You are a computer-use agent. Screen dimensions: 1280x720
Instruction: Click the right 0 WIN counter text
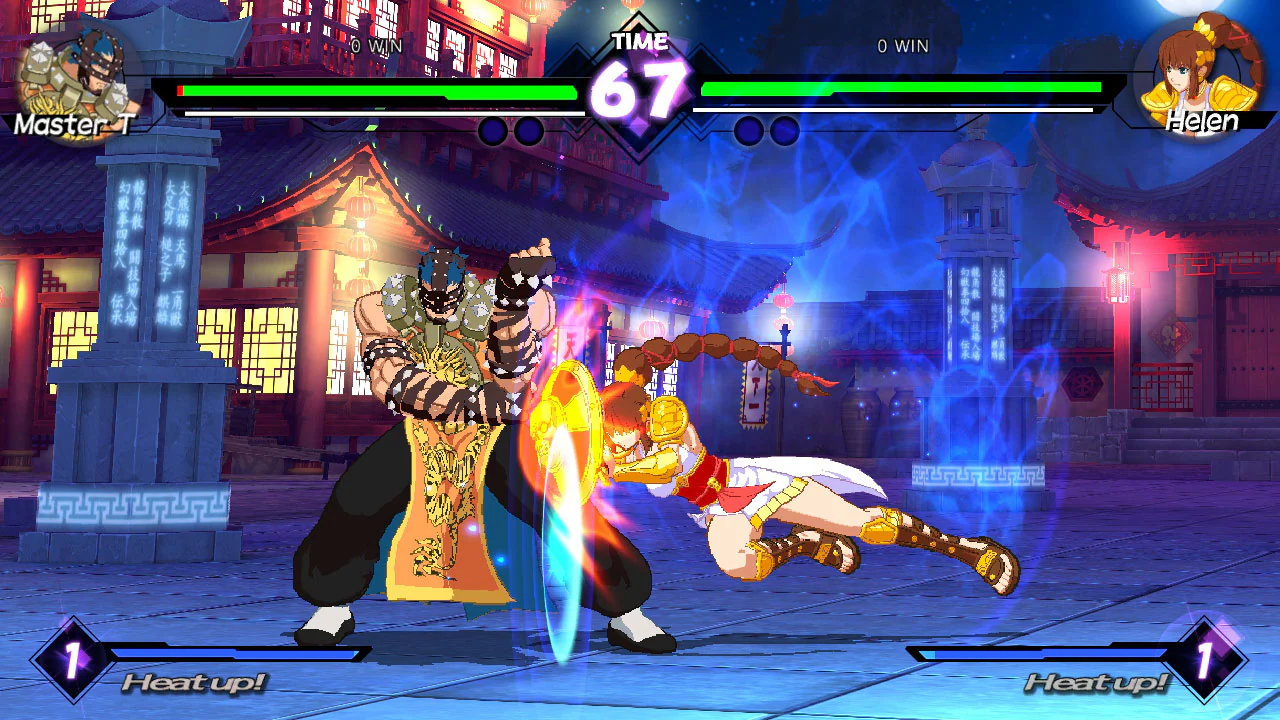click(905, 45)
